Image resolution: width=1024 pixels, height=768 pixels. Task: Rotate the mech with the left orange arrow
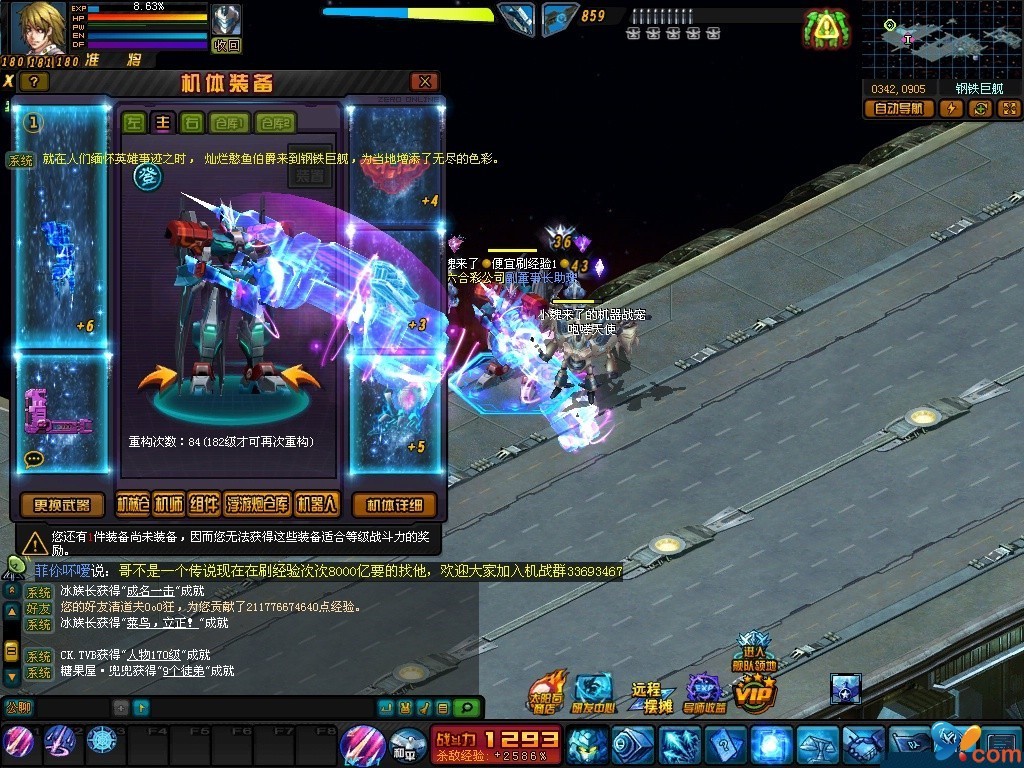[x=156, y=378]
